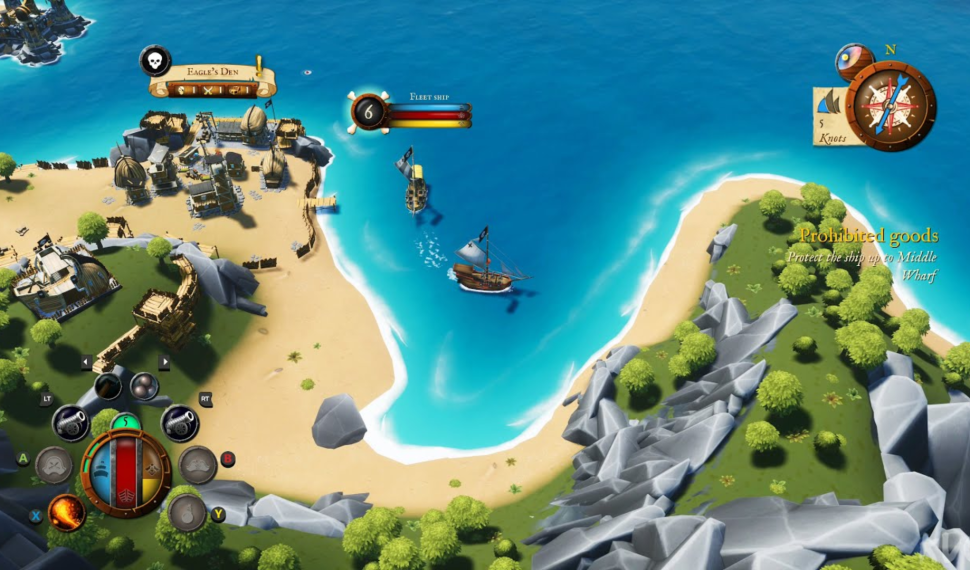Screen dimensions: 970x570
Task: Activate the fire blast ability
Action: tap(67, 512)
